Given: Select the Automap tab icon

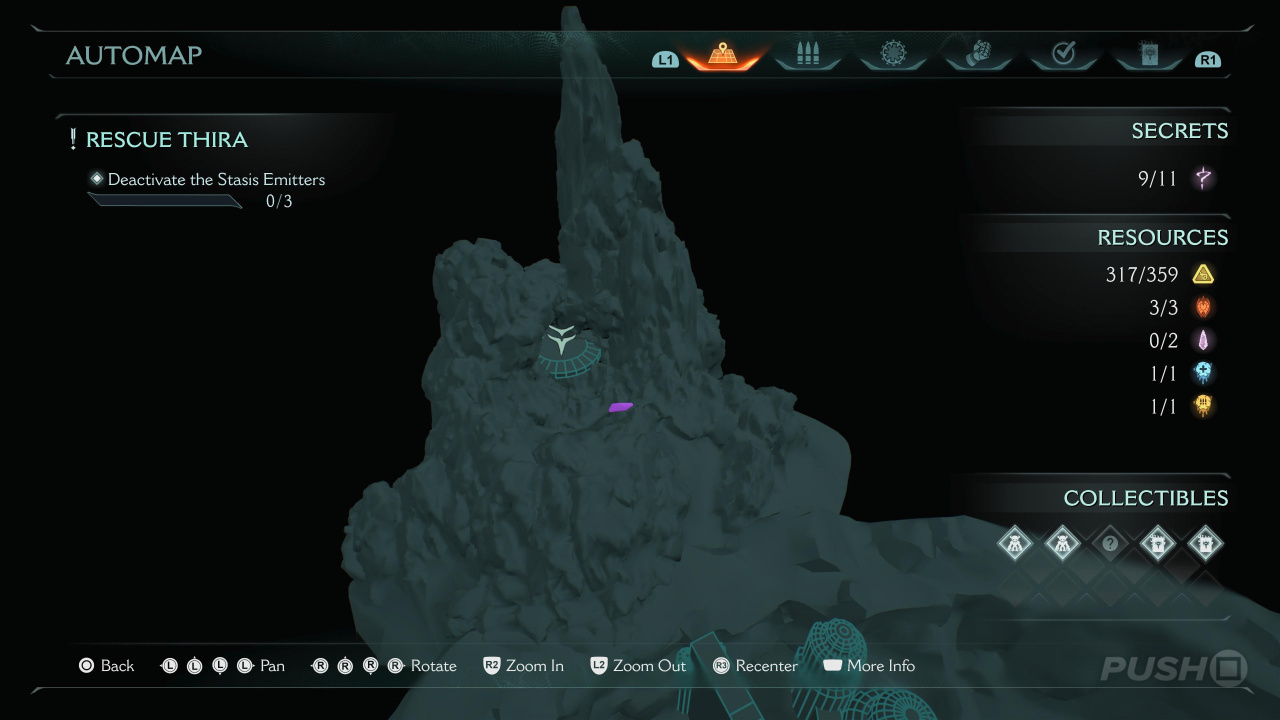Looking at the screenshot, I should click(x=722, y=55).
